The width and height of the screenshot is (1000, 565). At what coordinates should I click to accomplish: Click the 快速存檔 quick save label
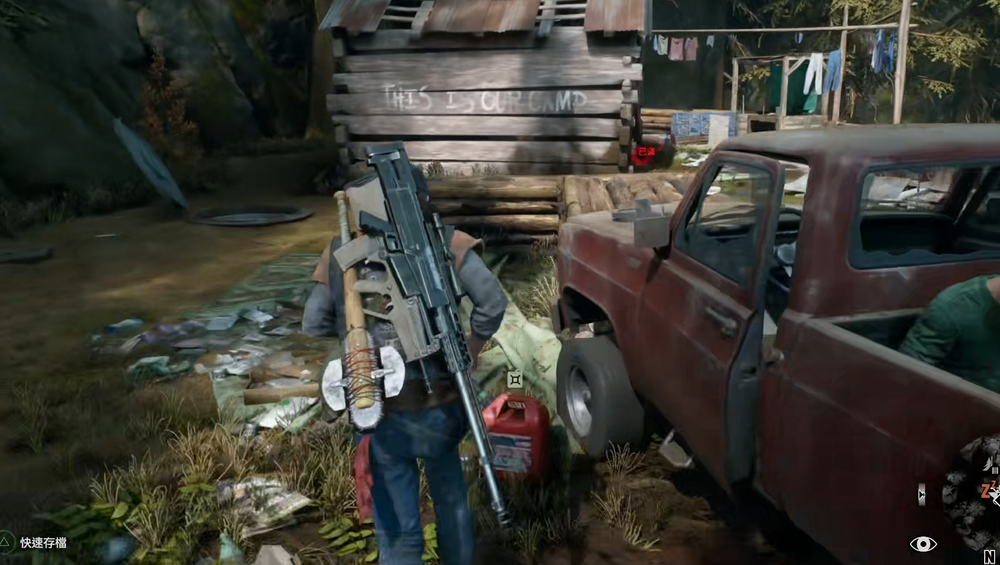tap(43, 542)
